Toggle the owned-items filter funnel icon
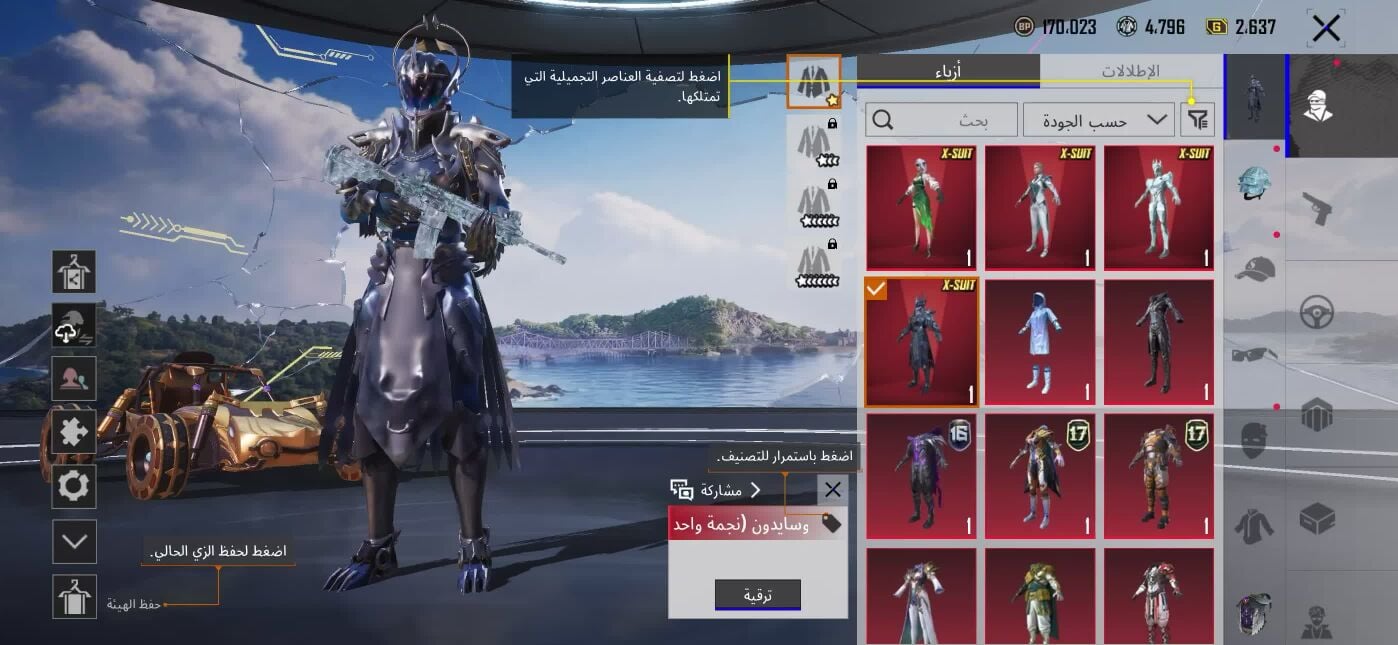This screenshot has width=1398, height=645. tap(1198, 120)
